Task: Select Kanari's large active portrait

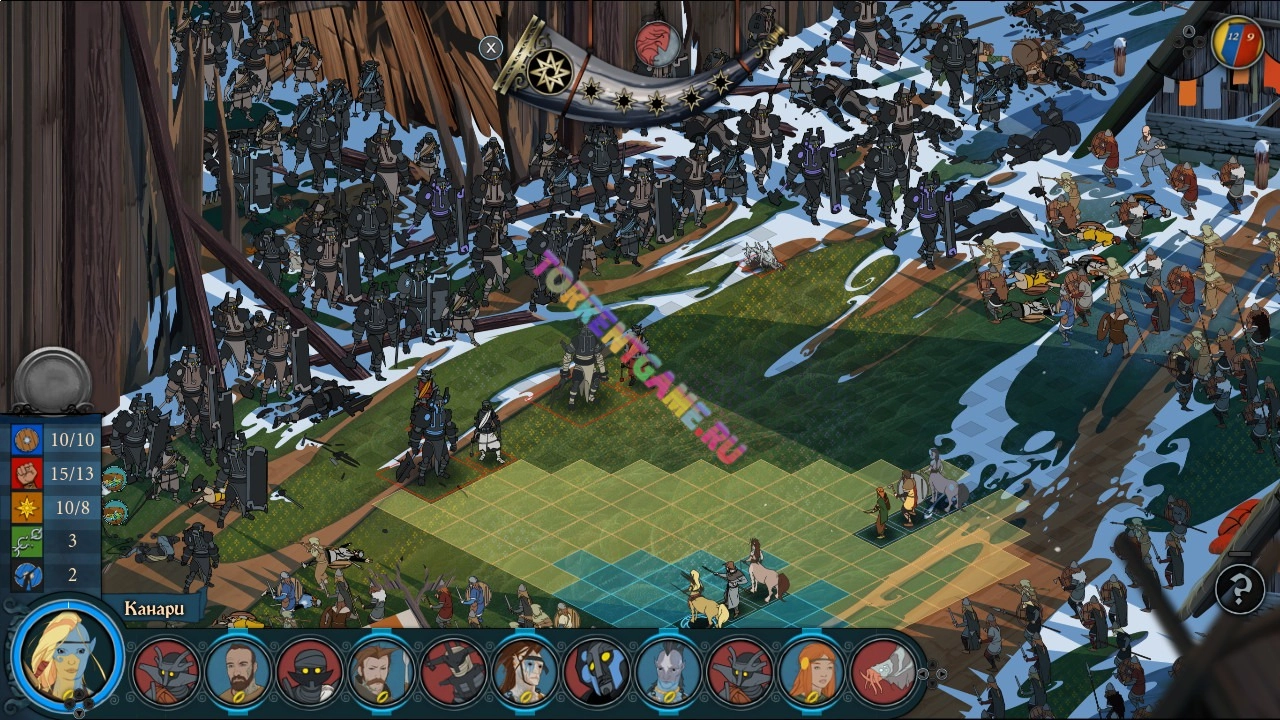Action: pyautogui.click(x=68, y=656)
